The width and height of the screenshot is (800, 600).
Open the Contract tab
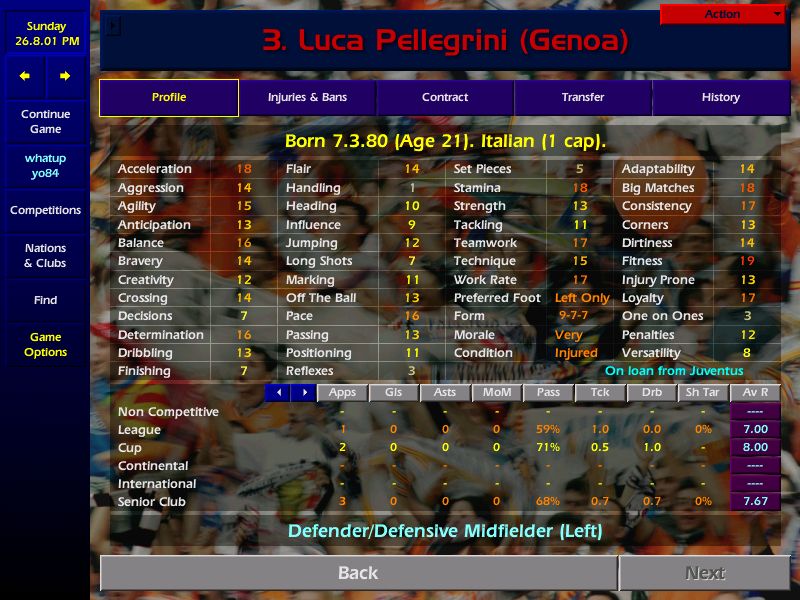pos(445,98)
